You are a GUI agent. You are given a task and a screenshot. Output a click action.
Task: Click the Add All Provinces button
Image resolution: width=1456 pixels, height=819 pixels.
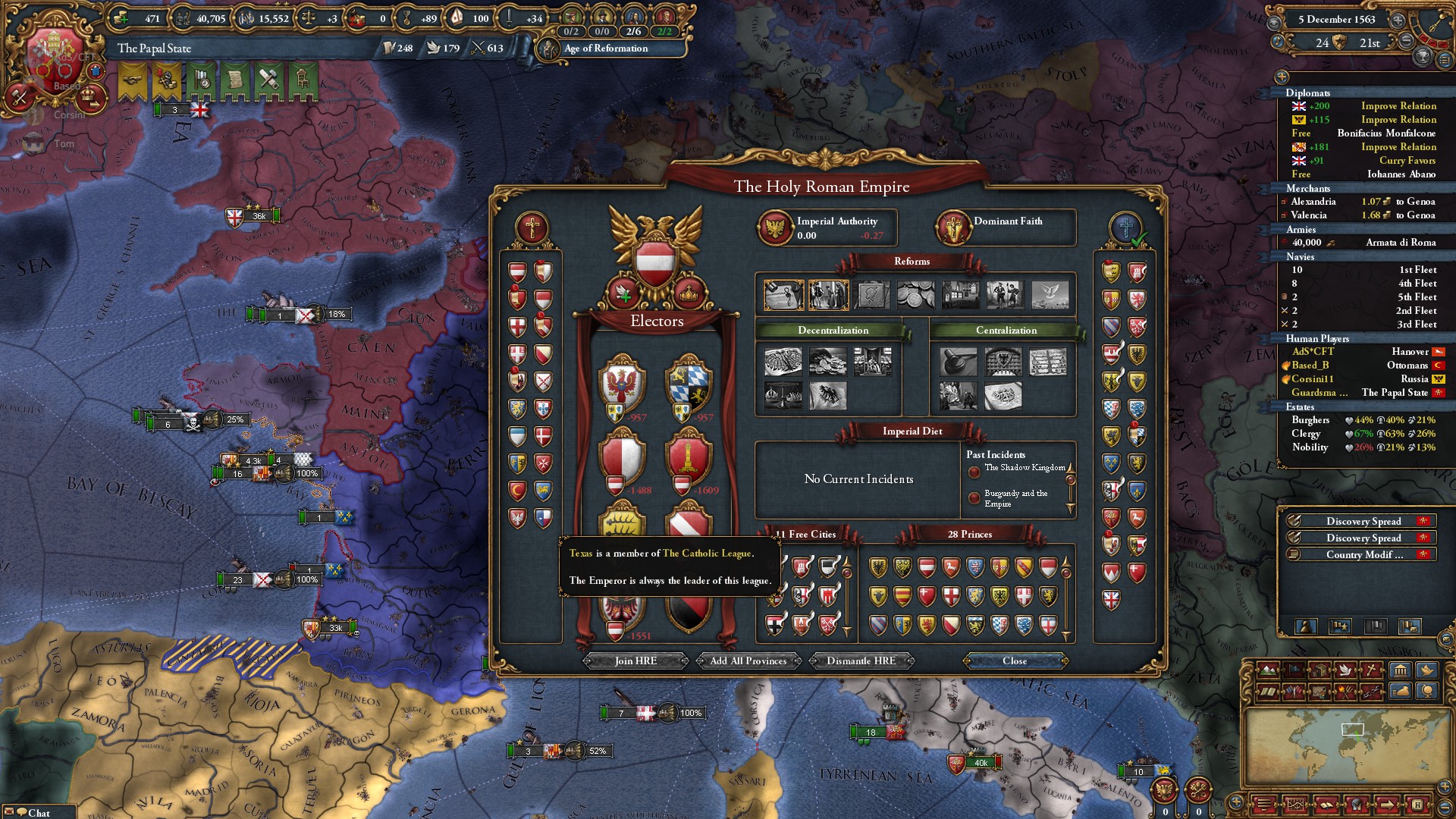[x=748, y=661]
